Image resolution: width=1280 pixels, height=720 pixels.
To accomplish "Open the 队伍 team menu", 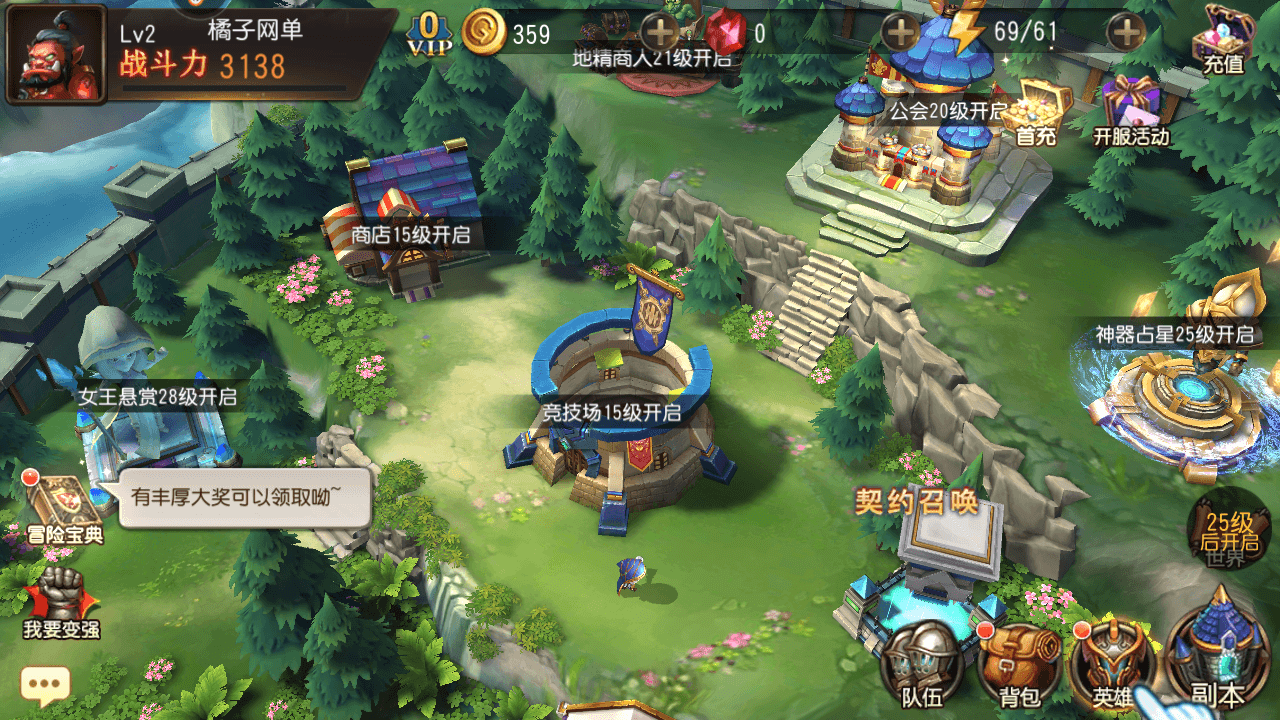I will [x=921, y=664].
